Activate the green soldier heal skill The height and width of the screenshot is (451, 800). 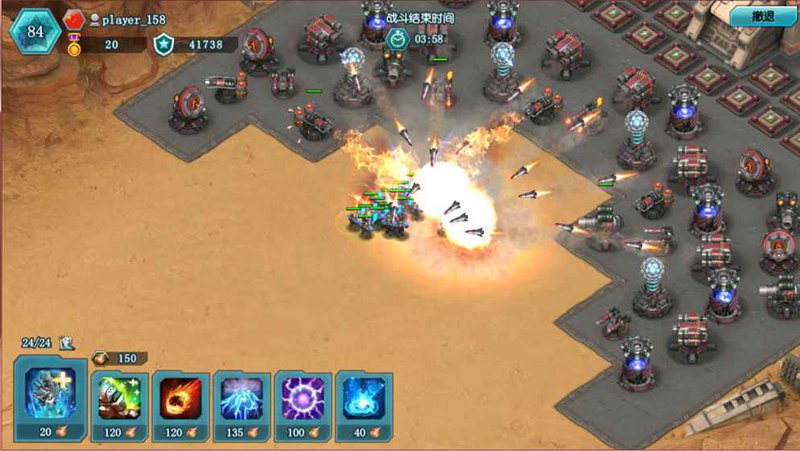click(x=120, y=399)
